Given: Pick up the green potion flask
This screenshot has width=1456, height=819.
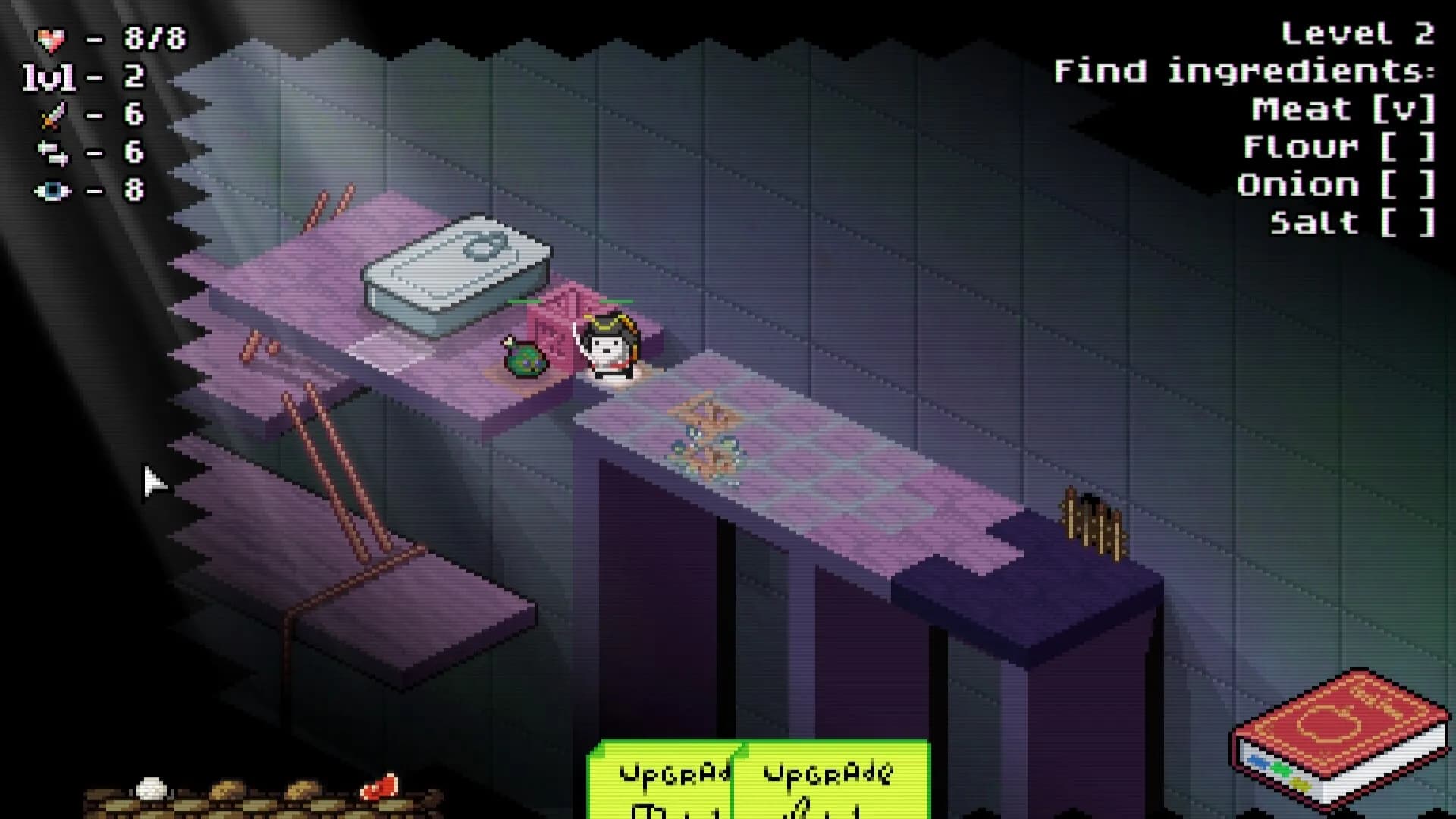Looking at the screenshot, I should click(x=526, y=356).
